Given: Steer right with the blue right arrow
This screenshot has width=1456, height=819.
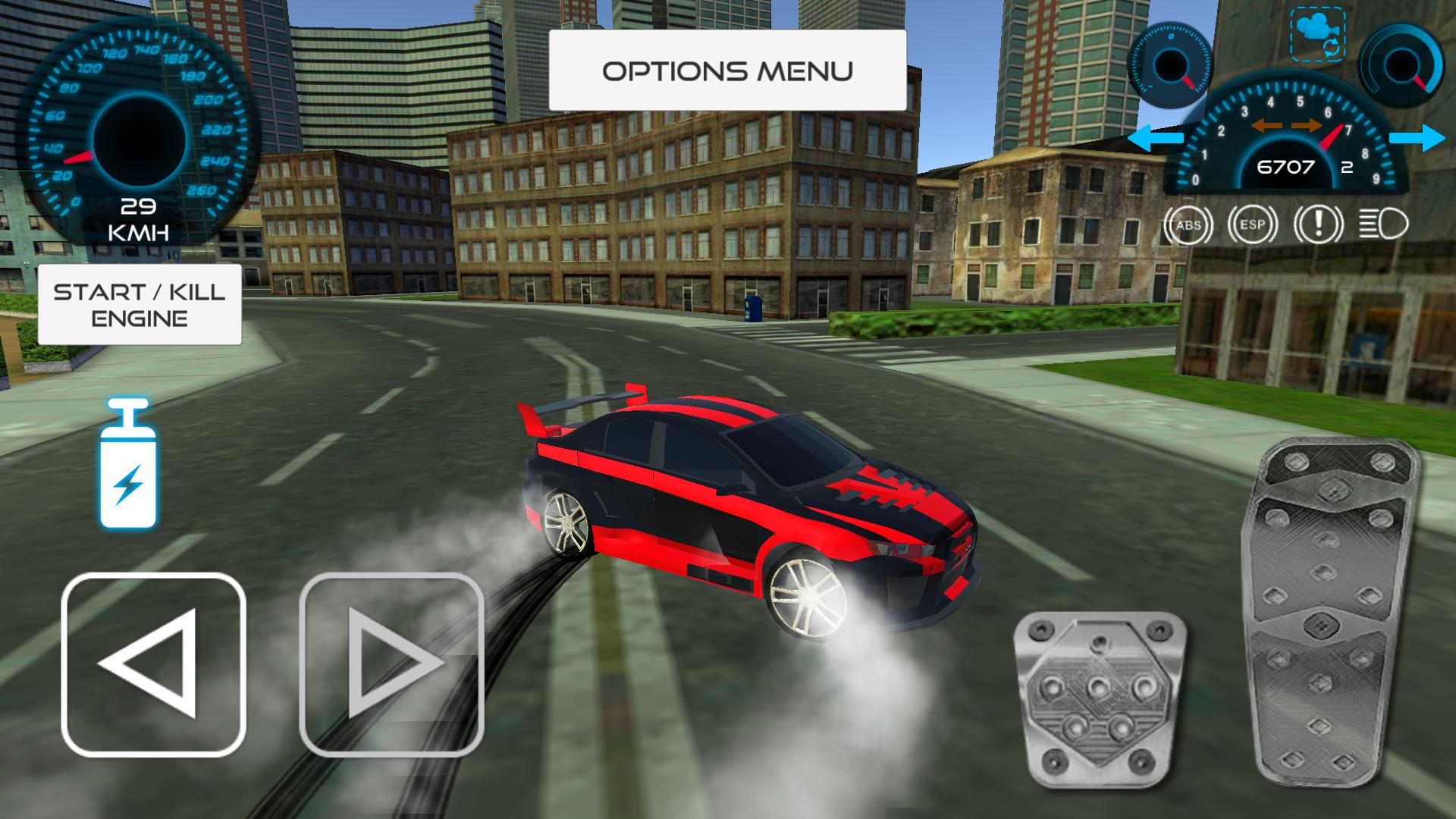Looking at the screenshot, I should 1417,138.
